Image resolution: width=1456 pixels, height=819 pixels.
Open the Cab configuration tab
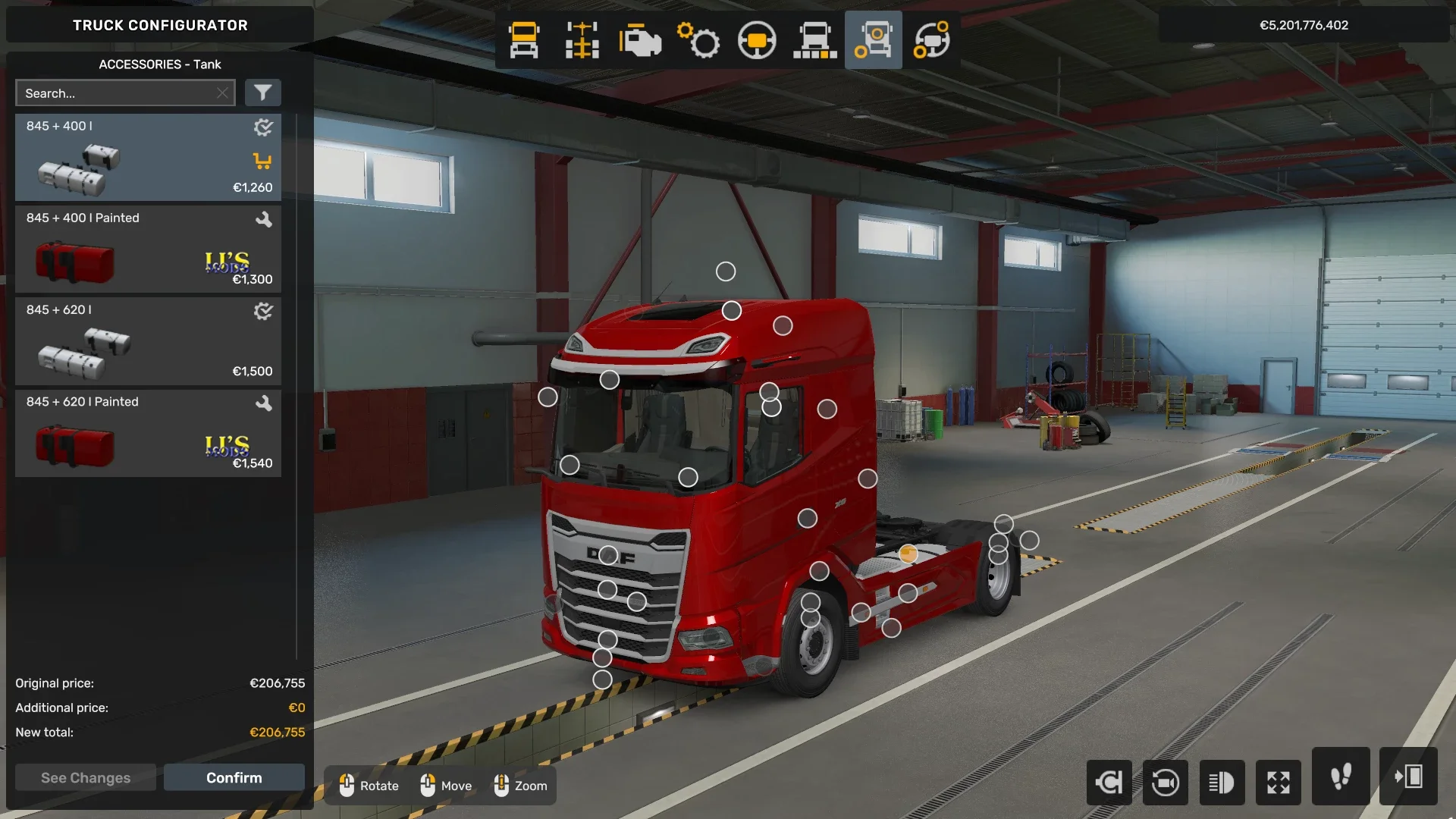[522, 40]
